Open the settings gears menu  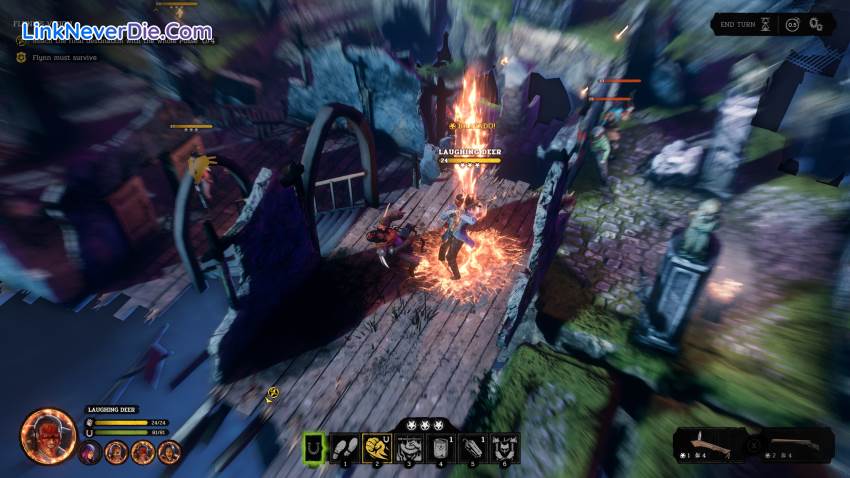pos(819,24)
